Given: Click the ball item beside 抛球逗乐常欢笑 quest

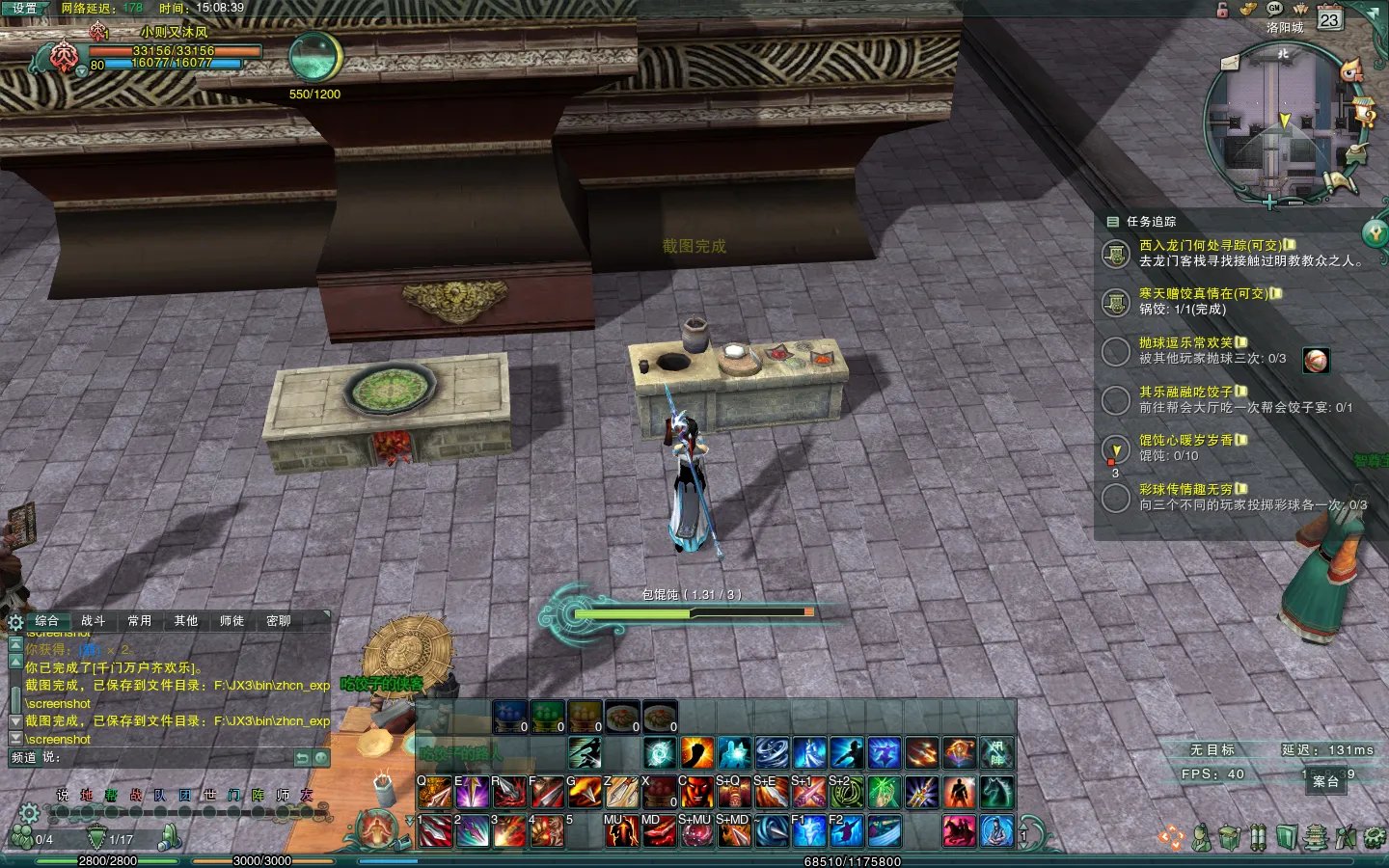Looking at the screenshot, I should point(1316,361).
